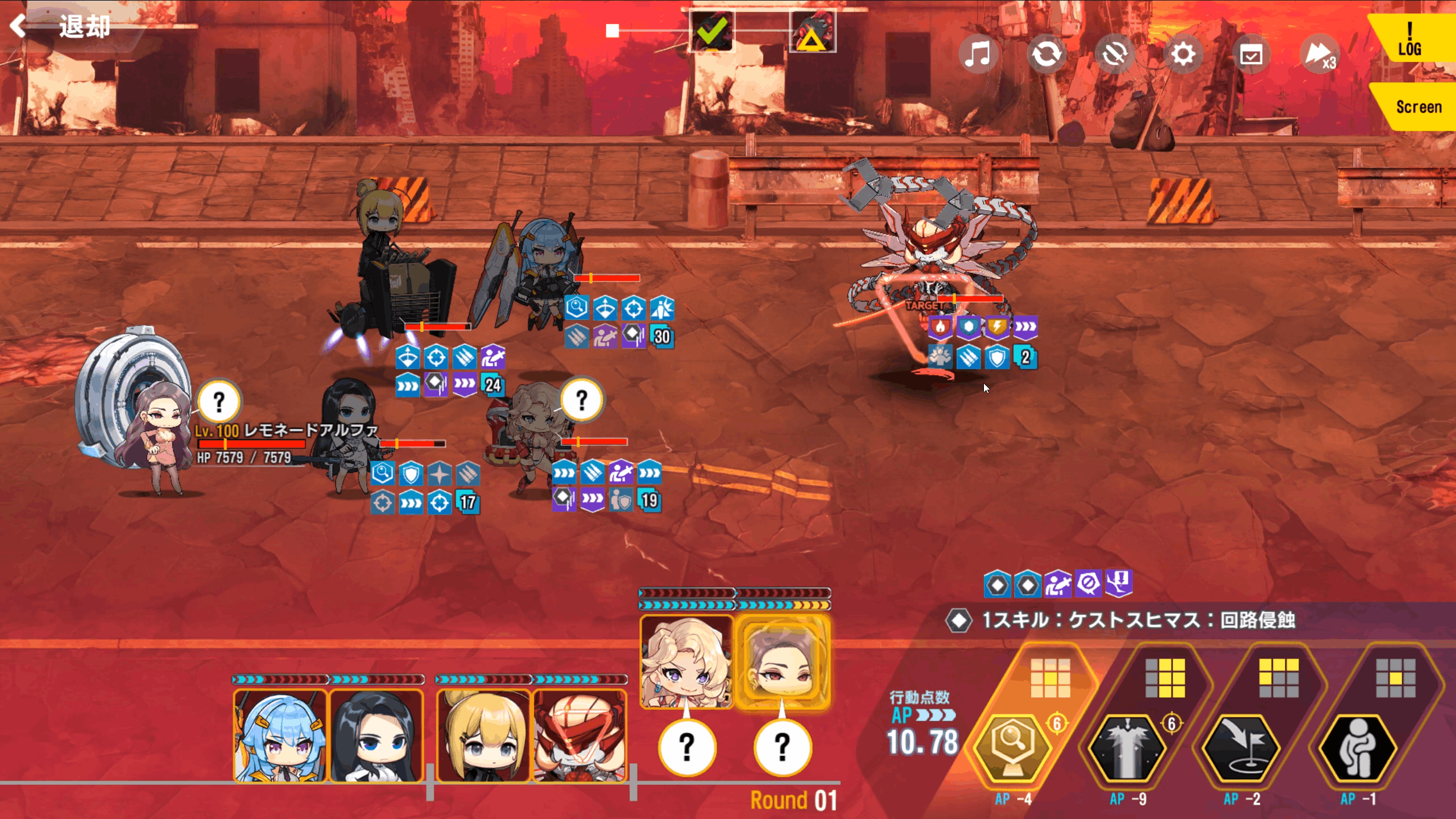Select the beam skill costing AP -9
Screen dimensions: 1456x819
[x=1127, y=748]
